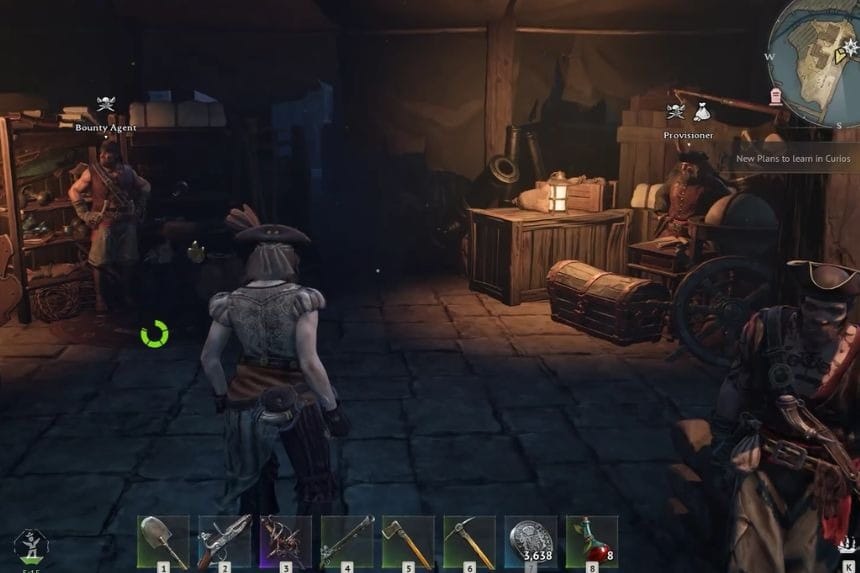860x573 pixels.
Task: Equip the flintlock pistol hotbar slot
Action: tap(224, 541)
